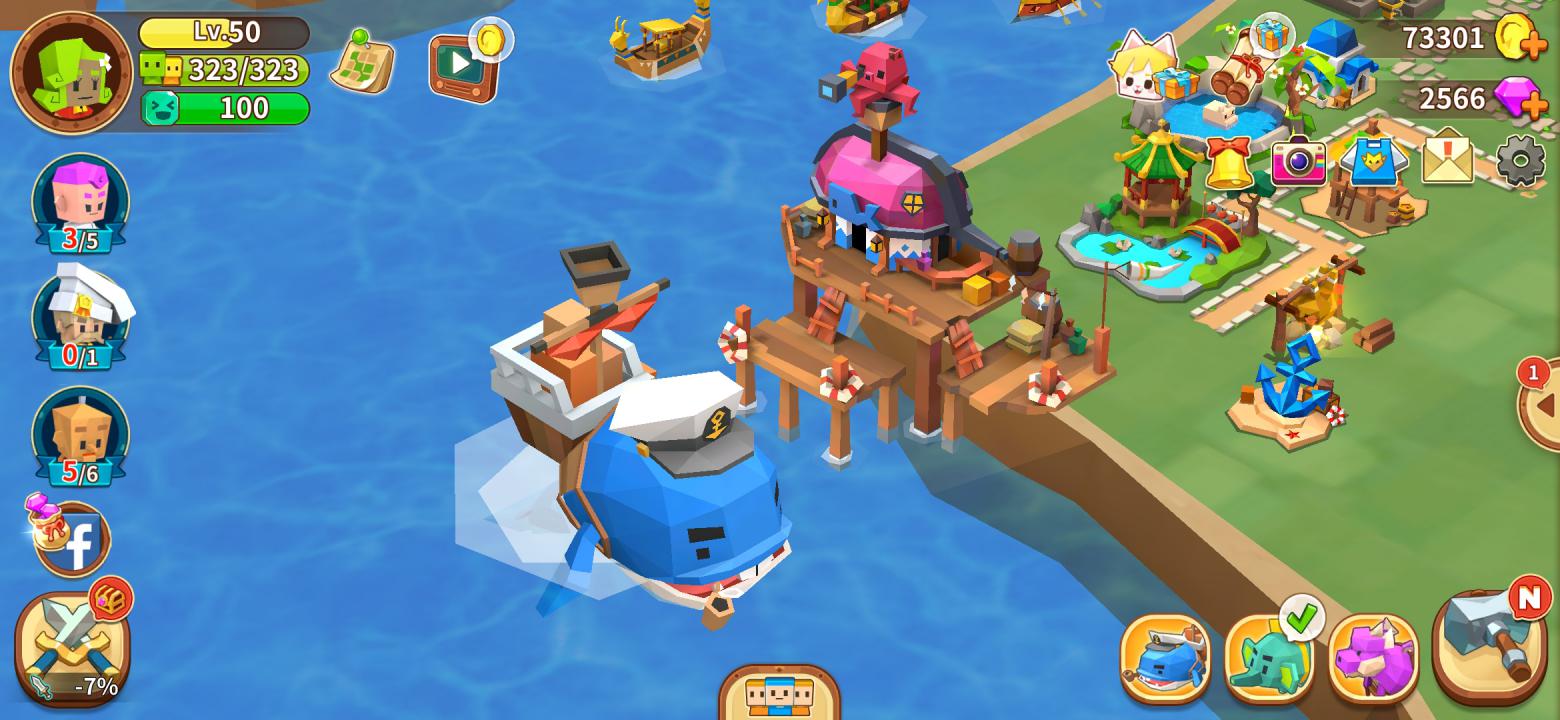Open the gear settings menu

click(x=1520, y=160)
